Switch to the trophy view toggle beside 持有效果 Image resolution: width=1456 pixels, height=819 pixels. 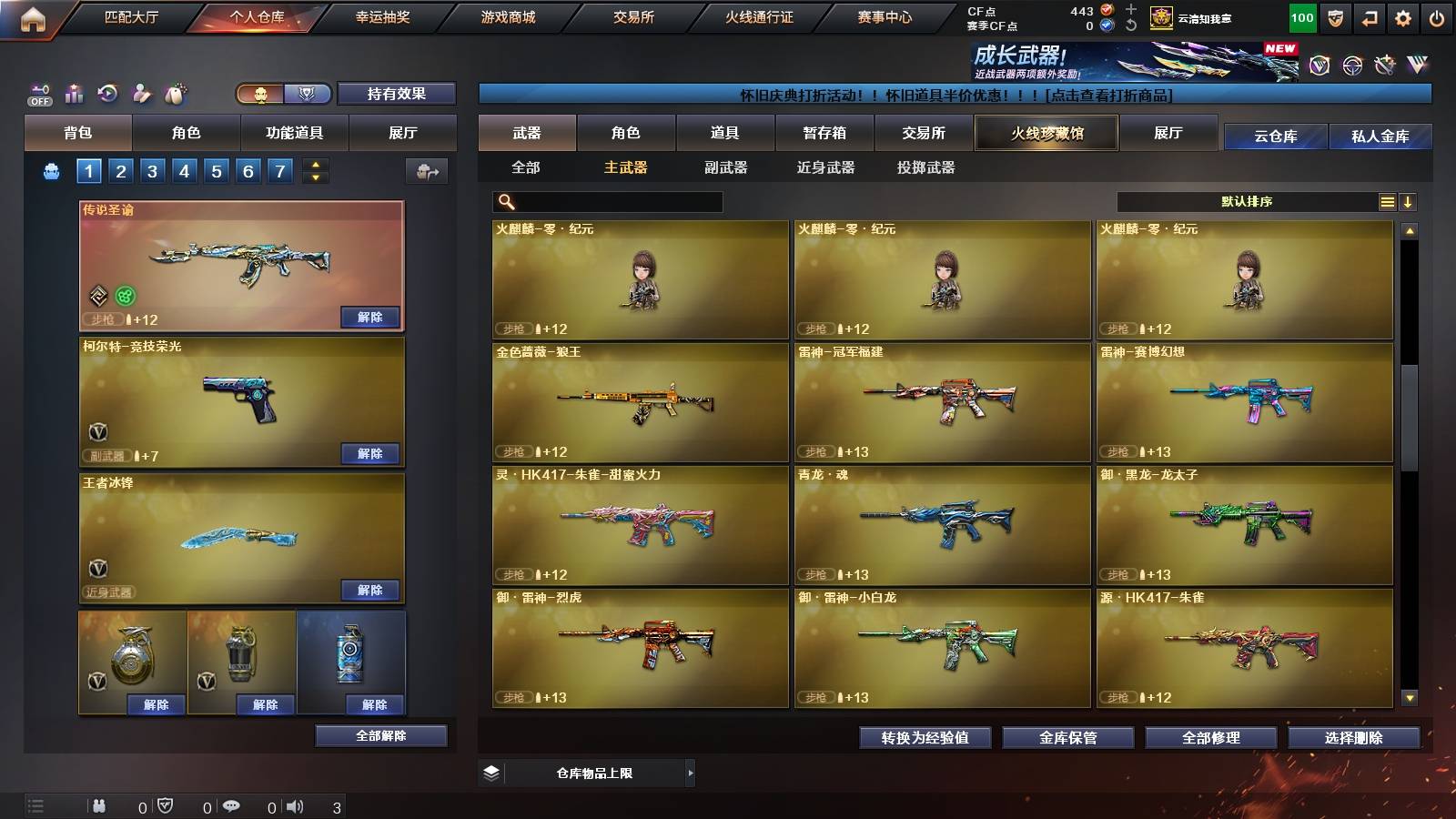[x=308, y=94]
